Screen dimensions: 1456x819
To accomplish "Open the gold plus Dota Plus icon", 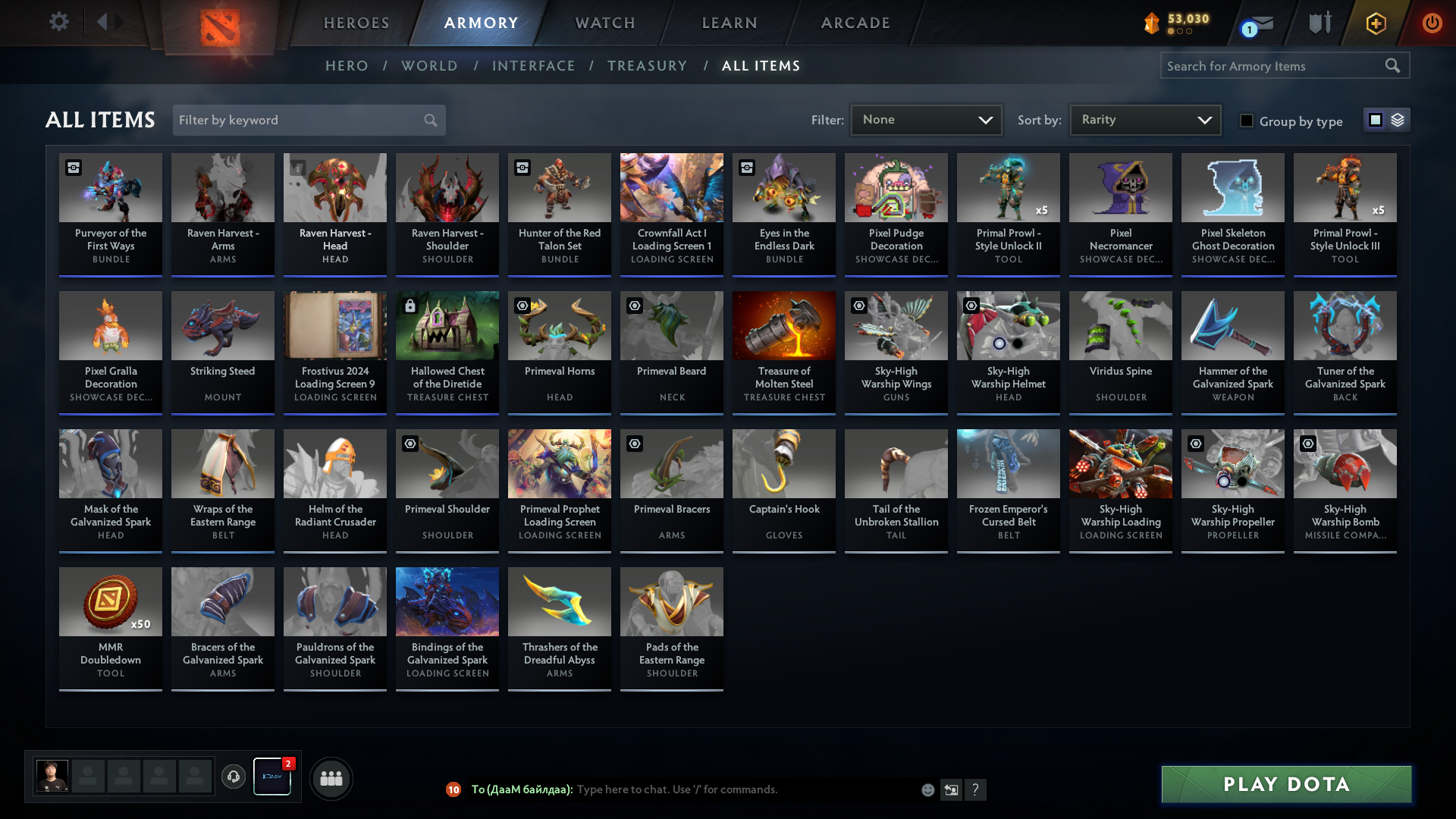I will pyautogui.click(x=1375, y=23).
